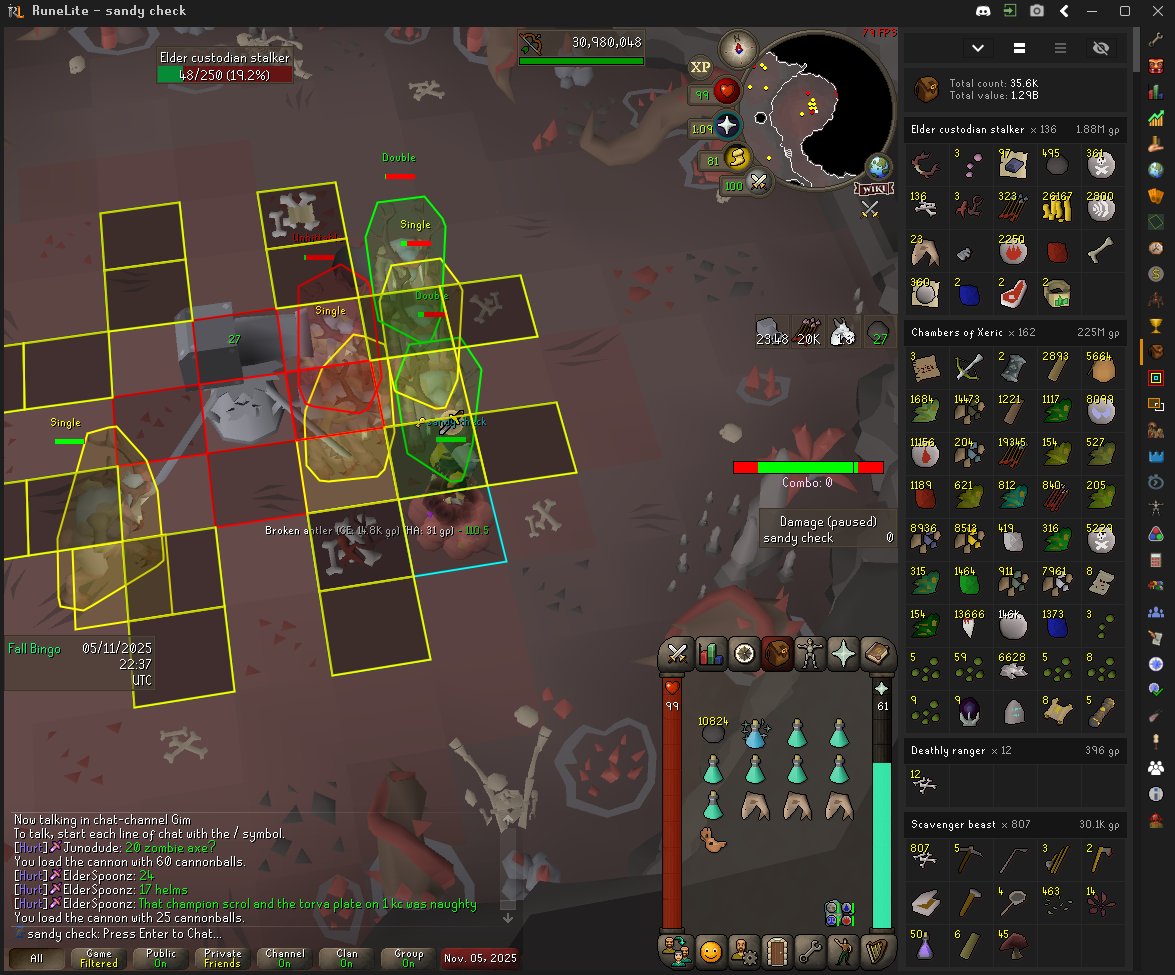
Task: Open the world map globe
Action: pyautogui.click(x=879, y=166)
